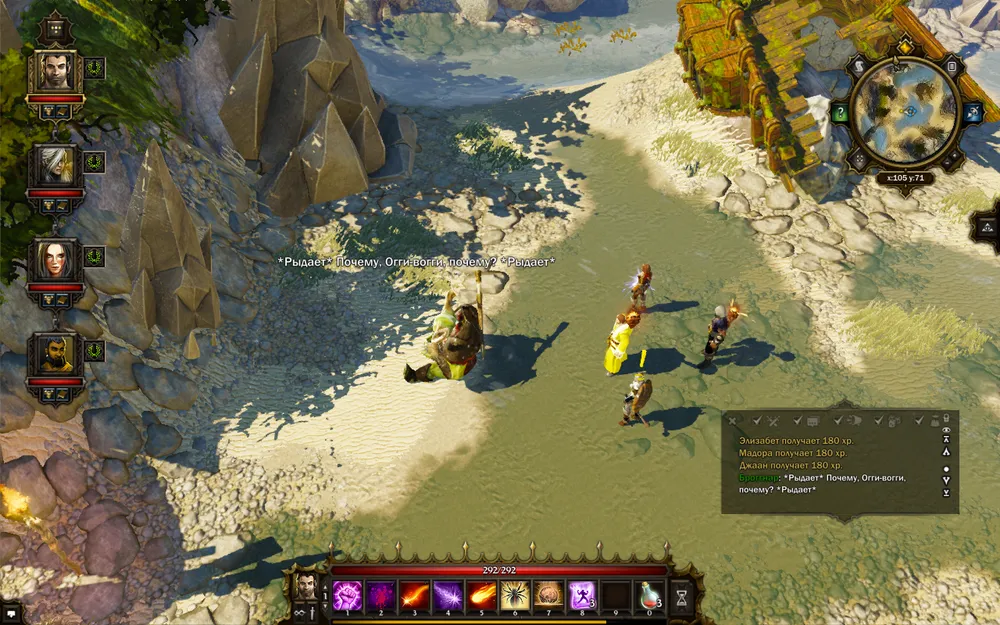Select the white-haired party member portrait

tap(56, 164)
